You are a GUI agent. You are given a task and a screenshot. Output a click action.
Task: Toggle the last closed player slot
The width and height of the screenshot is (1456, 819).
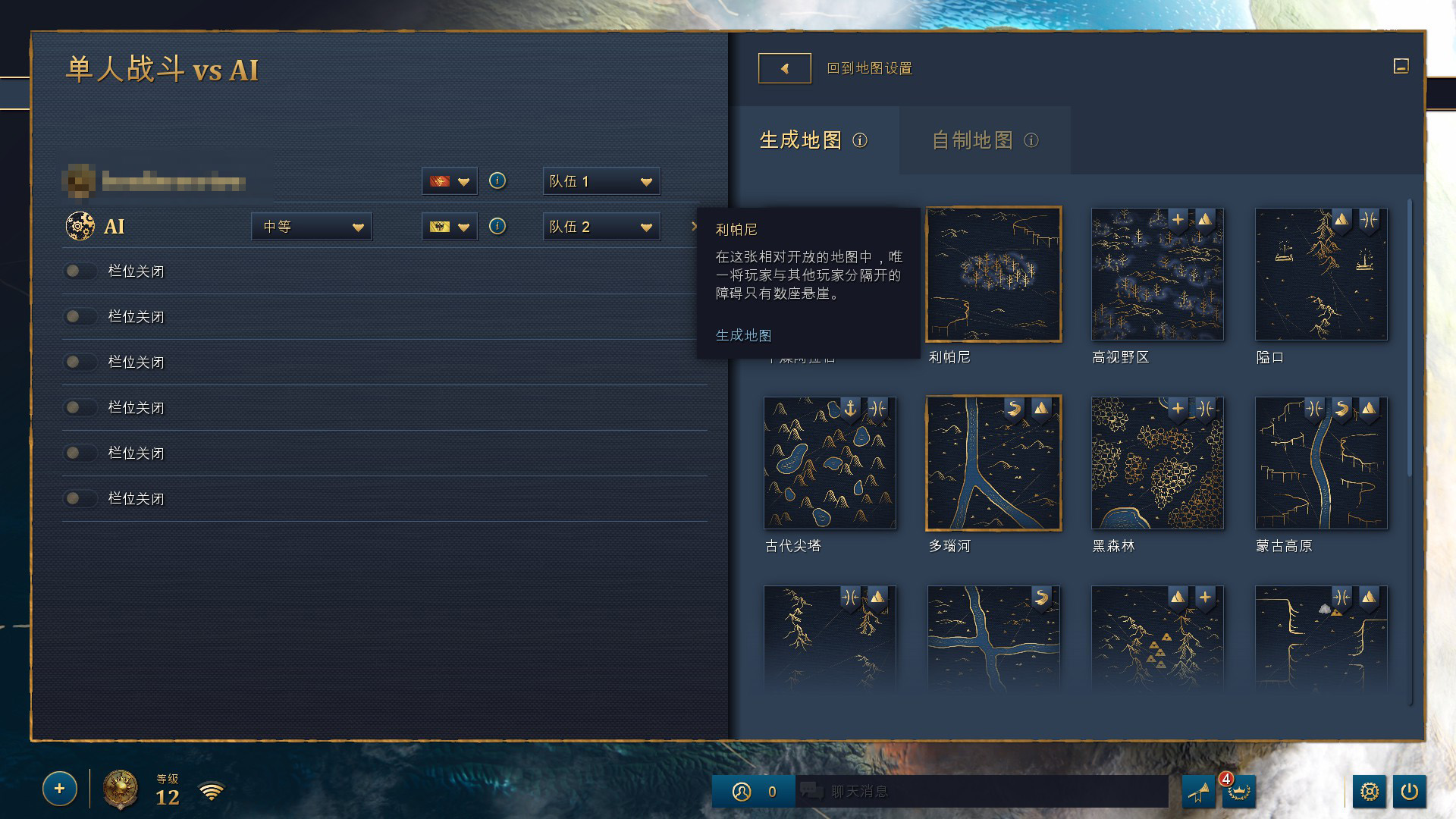point(80,498)
